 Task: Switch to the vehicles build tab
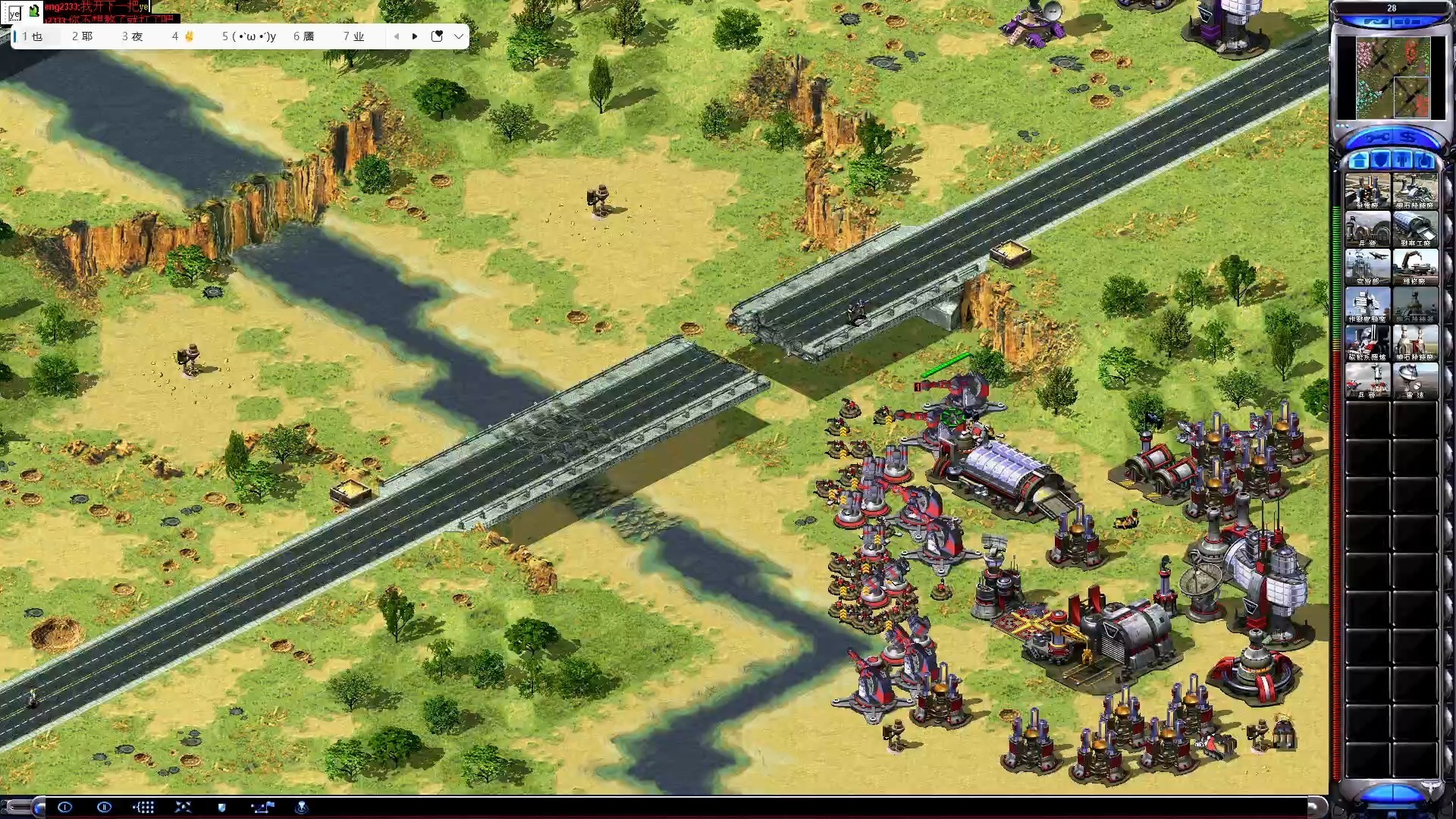click(1426, 161)
